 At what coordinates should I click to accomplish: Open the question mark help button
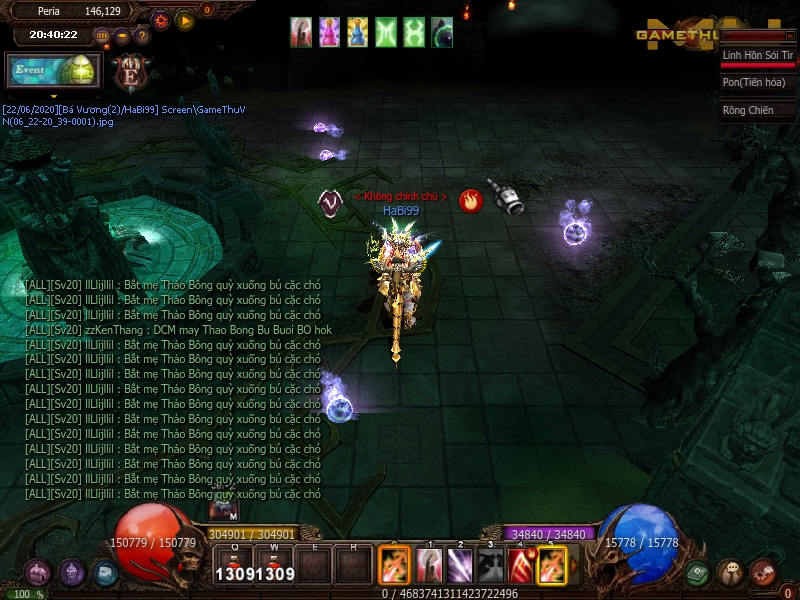click(x=142, y=36)
